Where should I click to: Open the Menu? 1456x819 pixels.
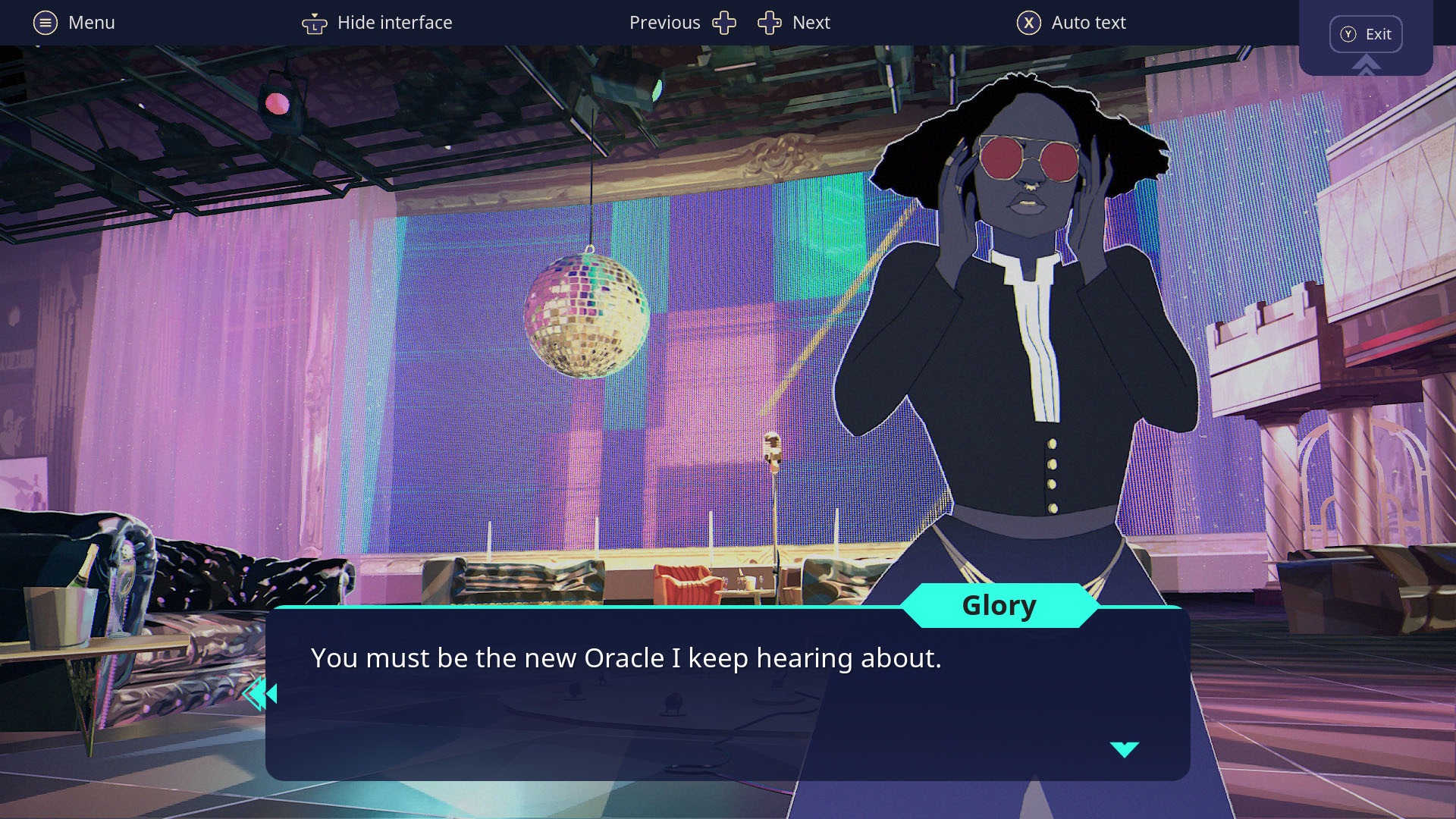coord(74,23)
